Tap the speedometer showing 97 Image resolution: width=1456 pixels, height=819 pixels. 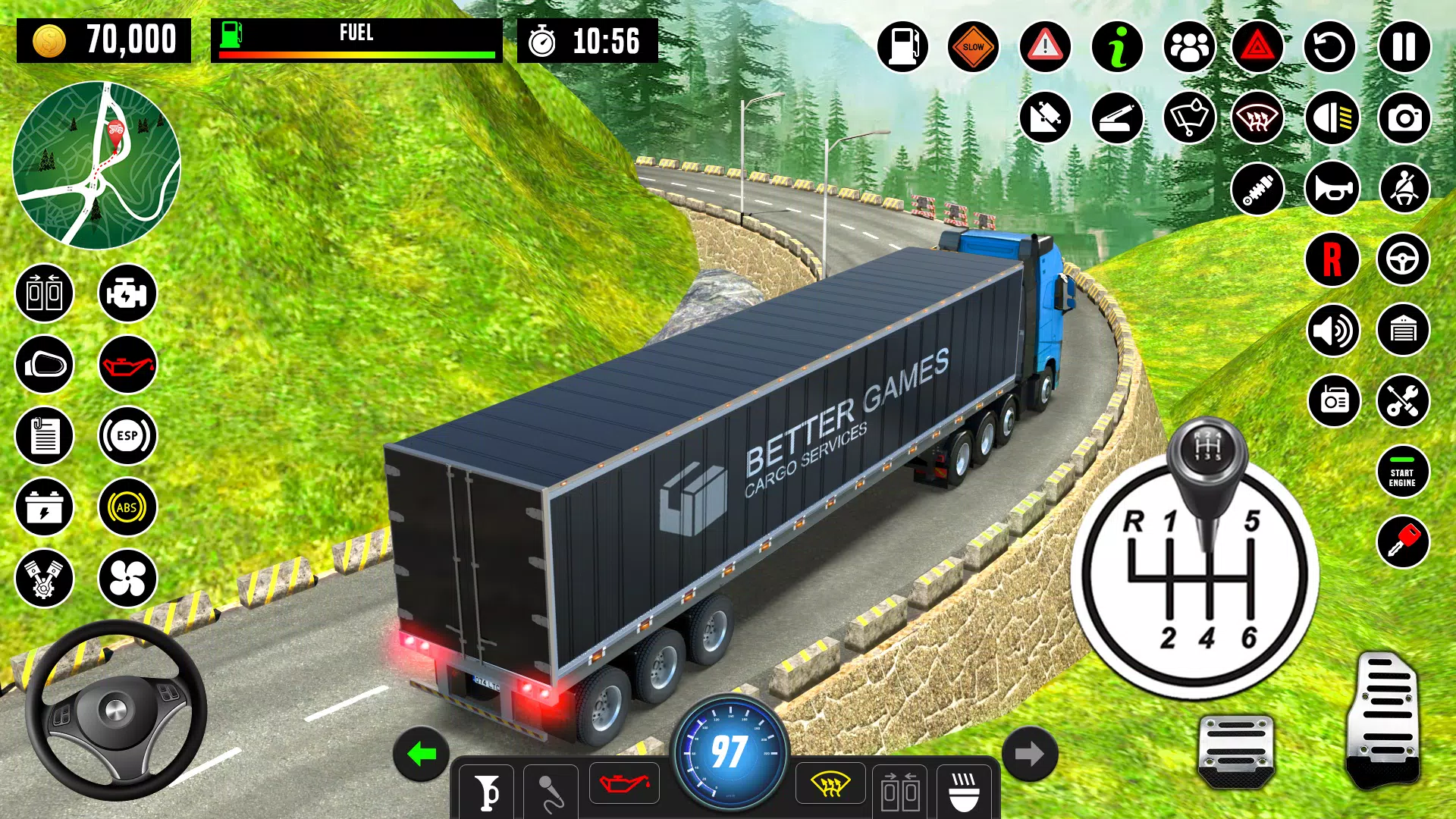[x=728, y=751]
